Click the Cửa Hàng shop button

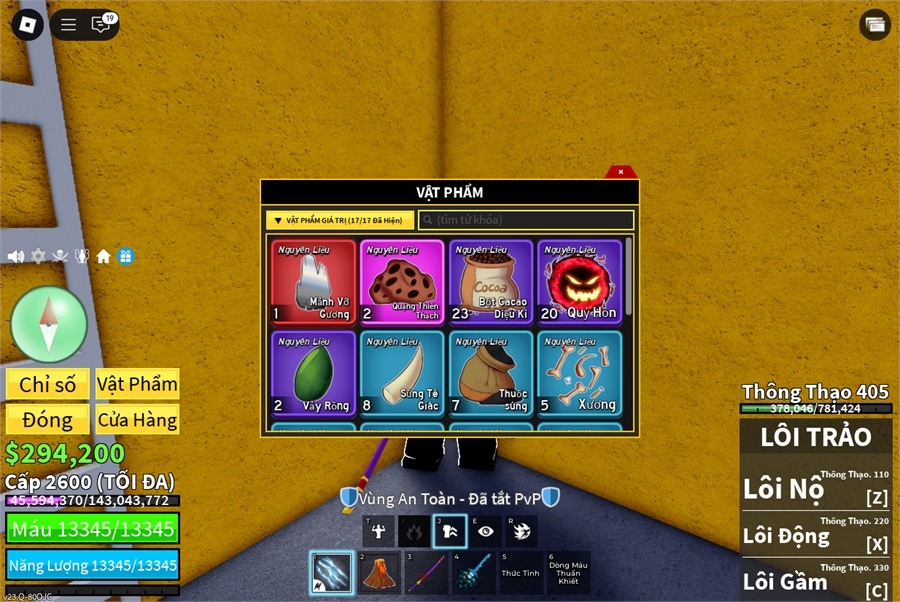point(137,420)
